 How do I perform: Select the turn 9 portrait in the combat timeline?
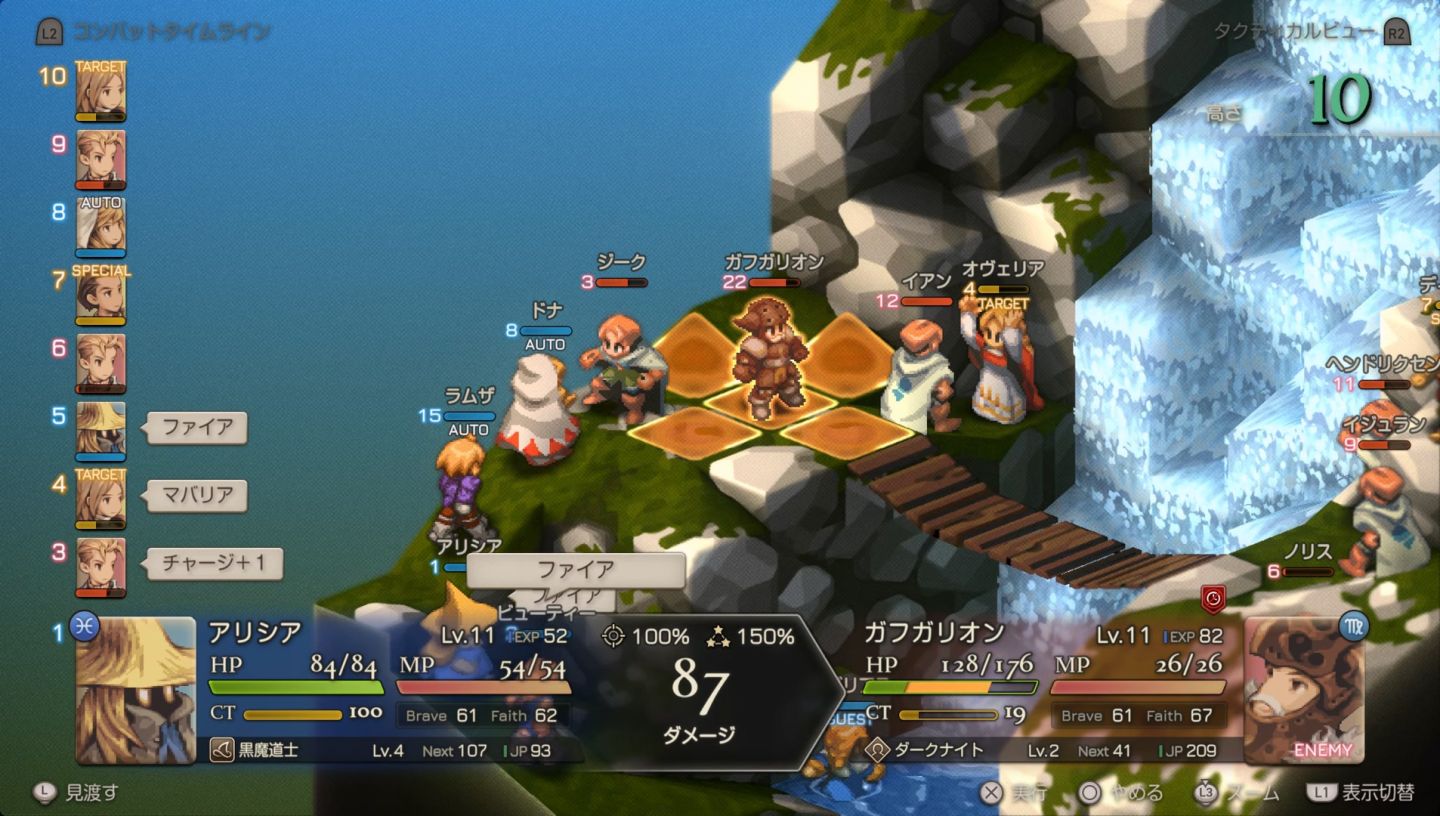click(101, 160)
